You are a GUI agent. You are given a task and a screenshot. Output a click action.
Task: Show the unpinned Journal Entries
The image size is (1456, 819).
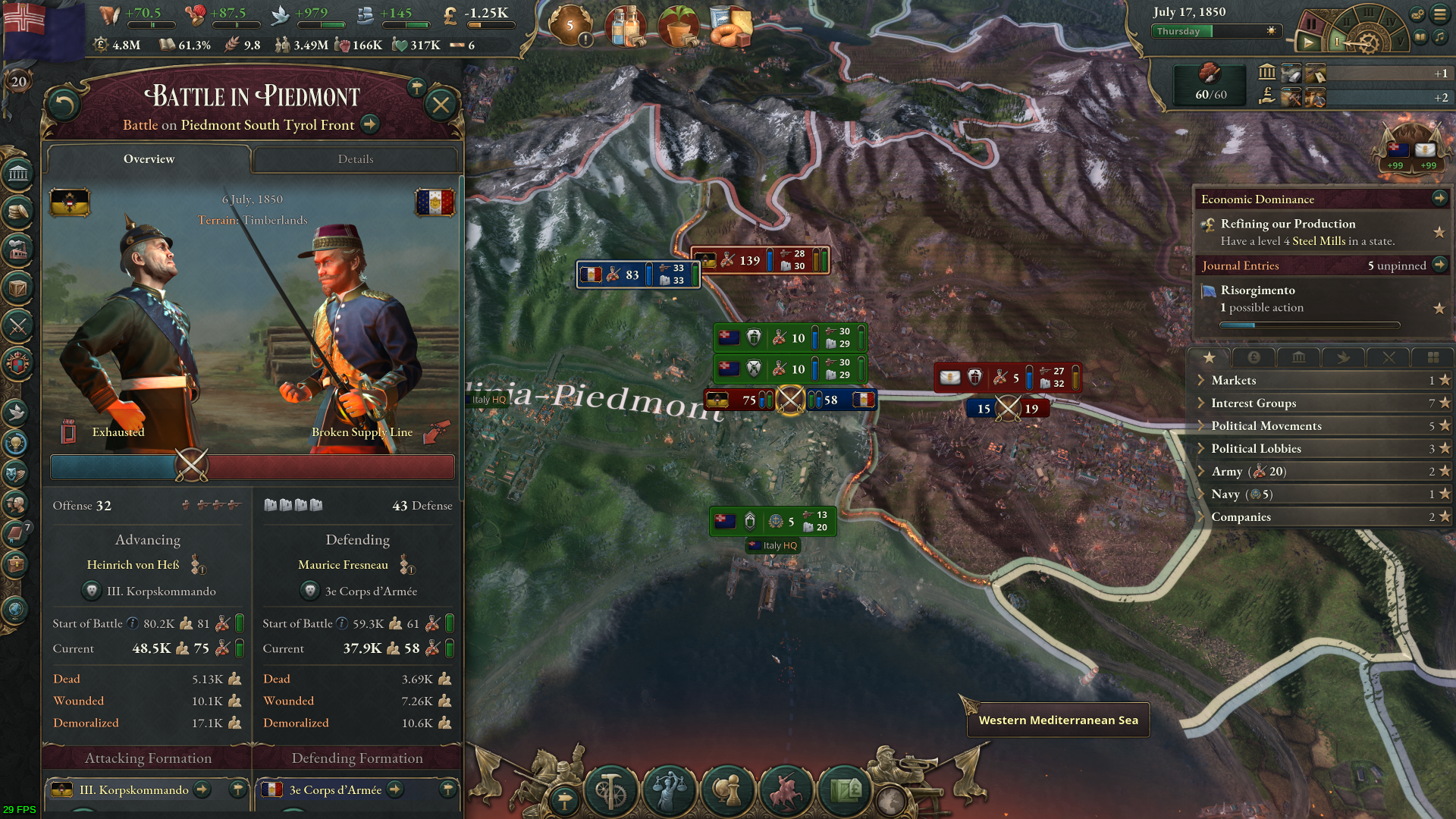1439,265
